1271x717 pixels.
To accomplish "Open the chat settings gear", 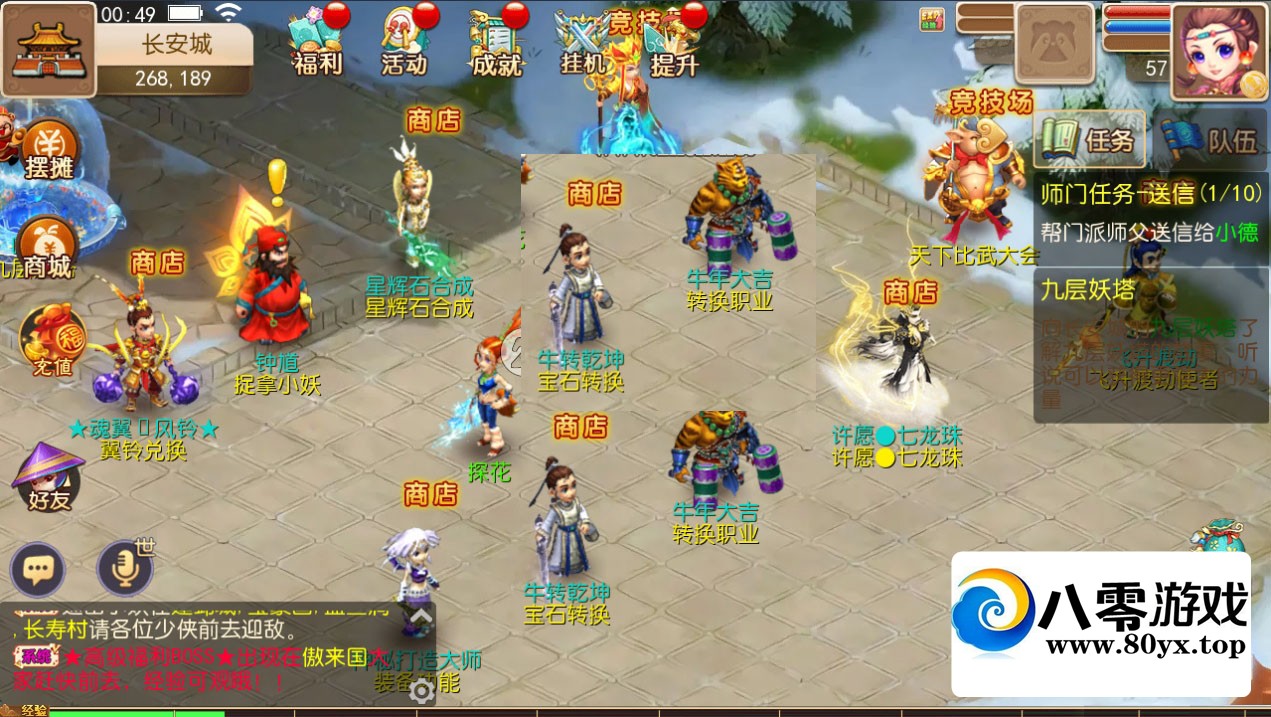I will (422, 692).
